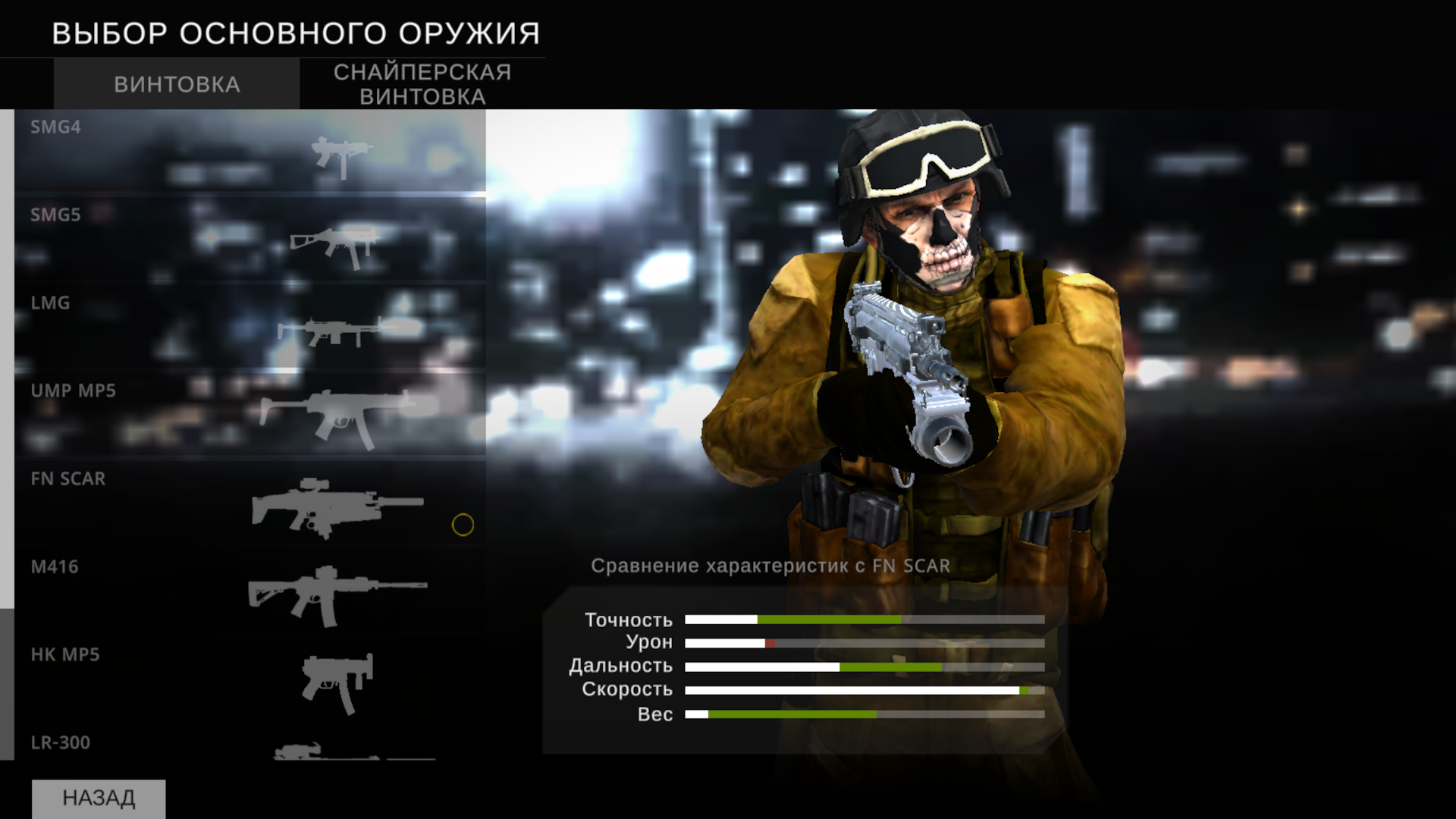Viewport: 1456px width, 819px height.
Task: Expand the HK MP5 list entry
Action: (x=227, y=679)
